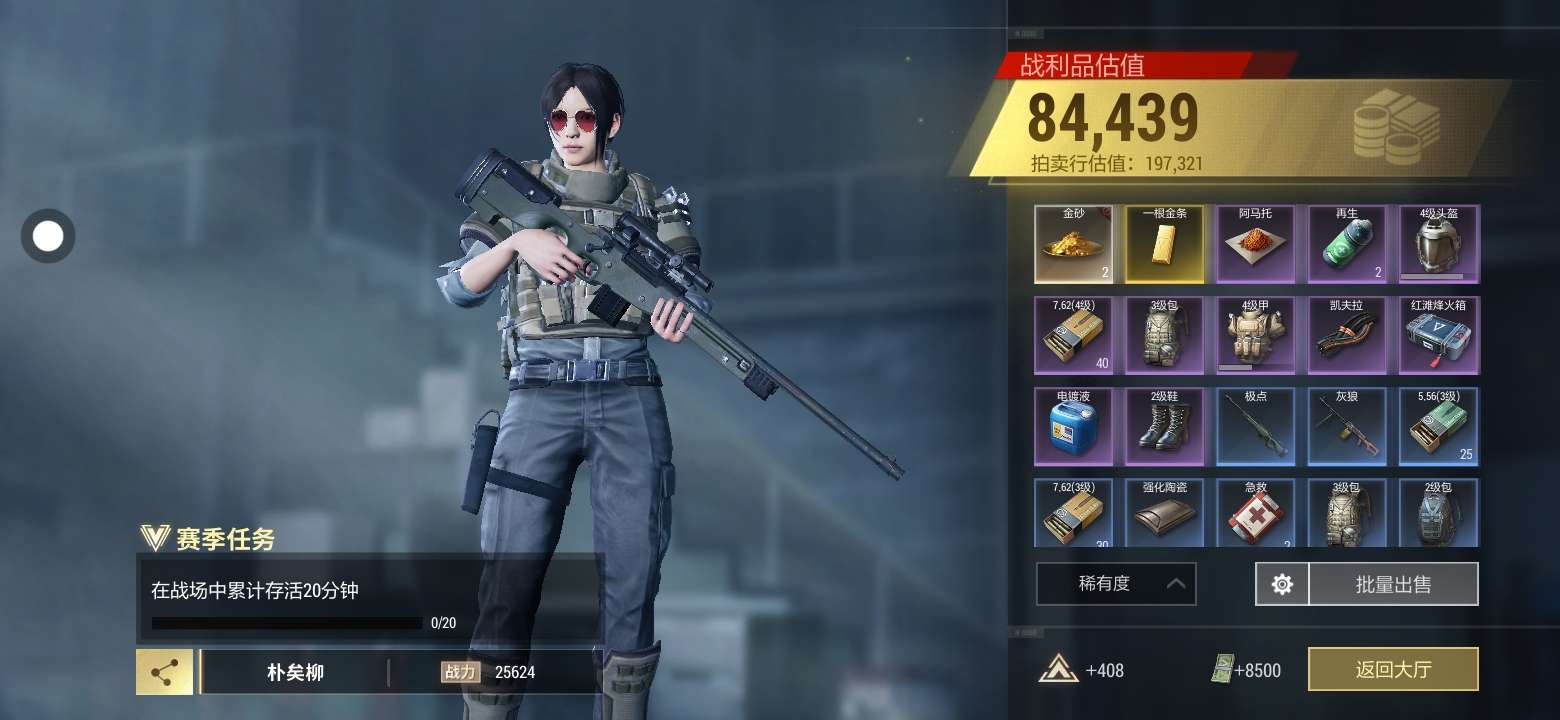Choose the 阿马托 item slot
Viewport: 1560px width, 720px height.
[1256, 244]
